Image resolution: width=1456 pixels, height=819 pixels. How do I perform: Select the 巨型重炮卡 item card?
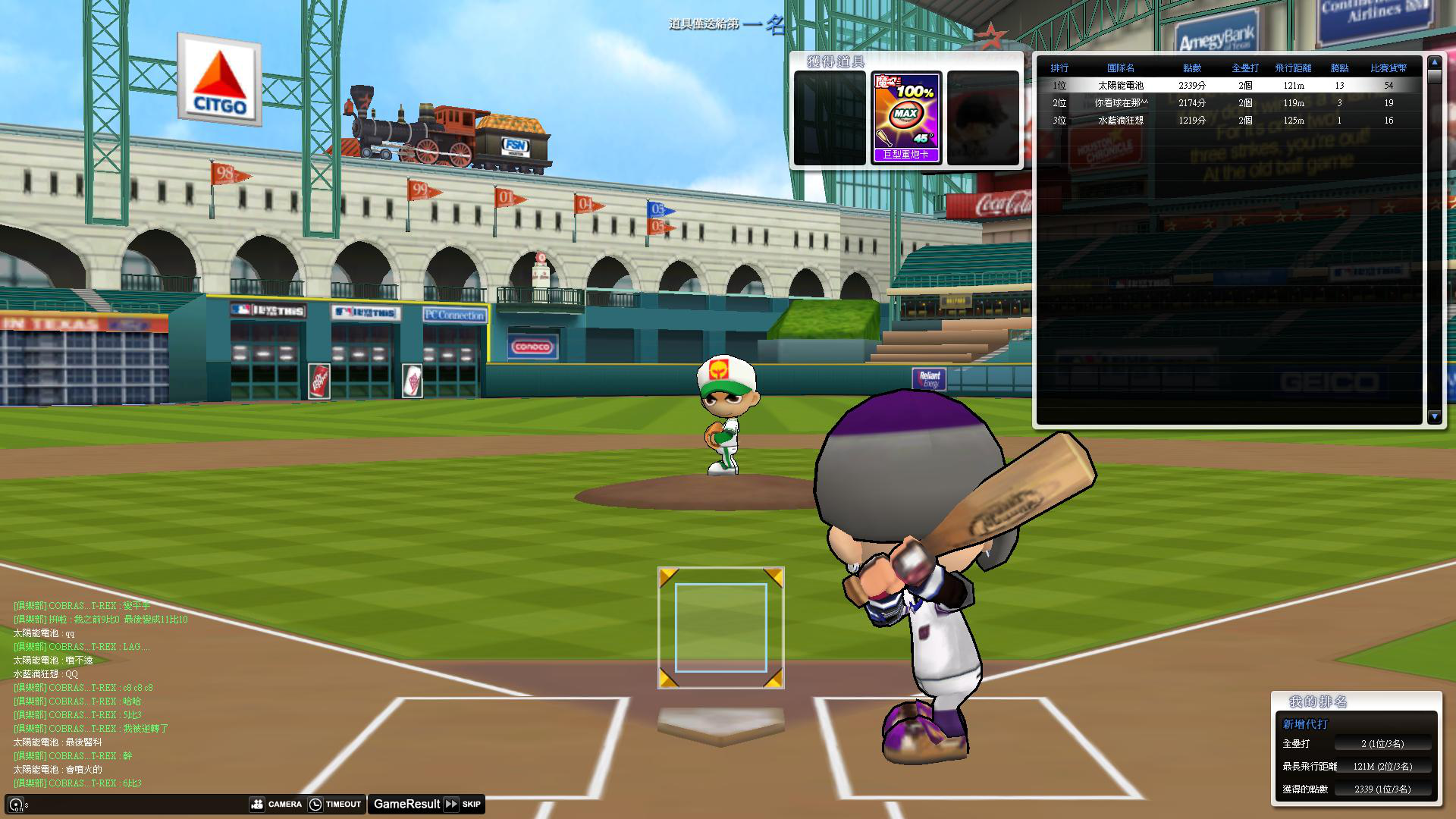coord(906,118)
